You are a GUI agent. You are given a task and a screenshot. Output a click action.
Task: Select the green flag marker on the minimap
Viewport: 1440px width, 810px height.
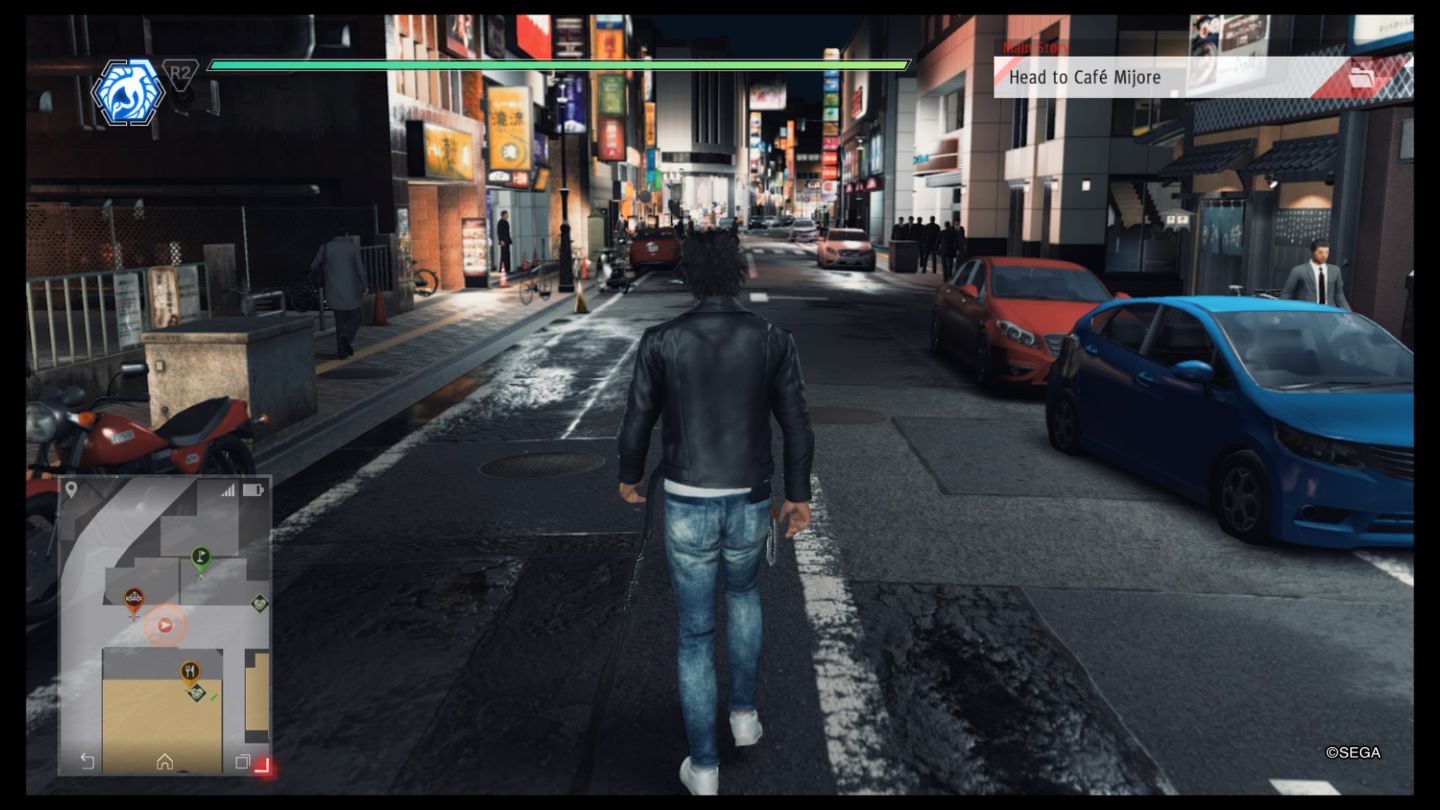tap(200, 556)
